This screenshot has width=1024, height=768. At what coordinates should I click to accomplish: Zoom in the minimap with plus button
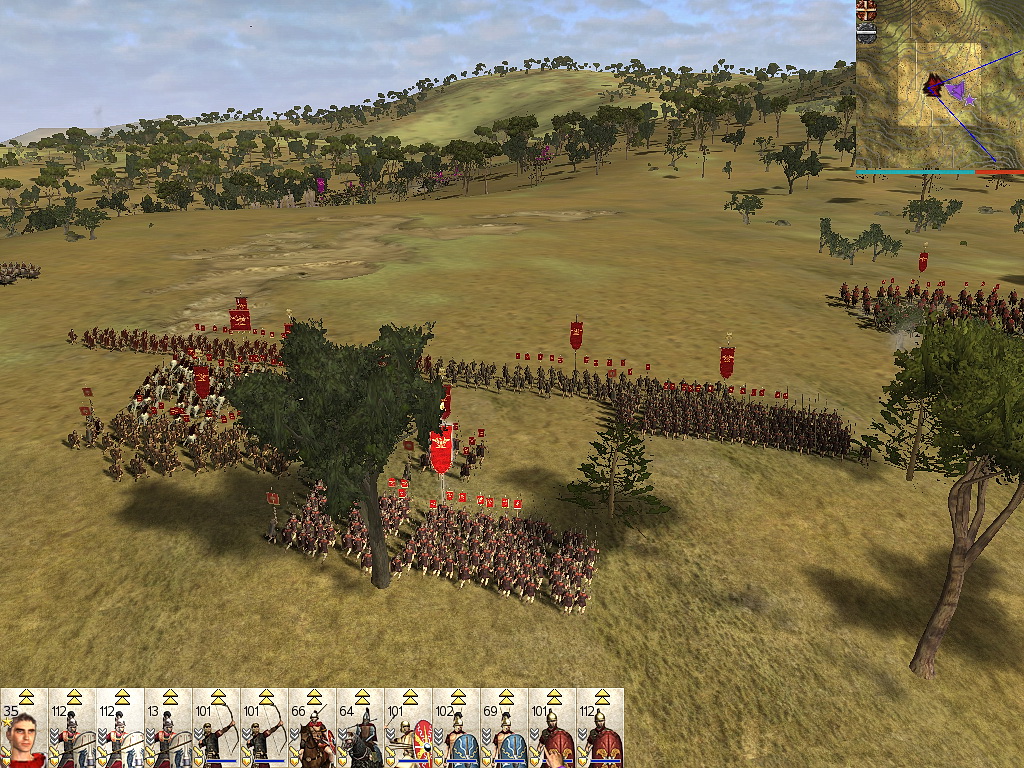[x=866, y=9]
